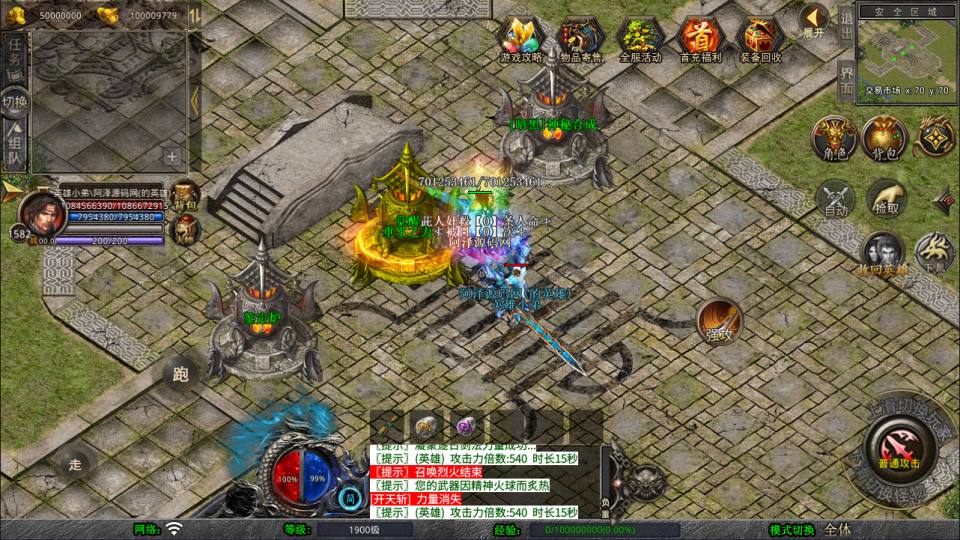Toggle 自动 auto-combat button
Viewport: 960px width, 540px height.
click(x=837, y=198)
